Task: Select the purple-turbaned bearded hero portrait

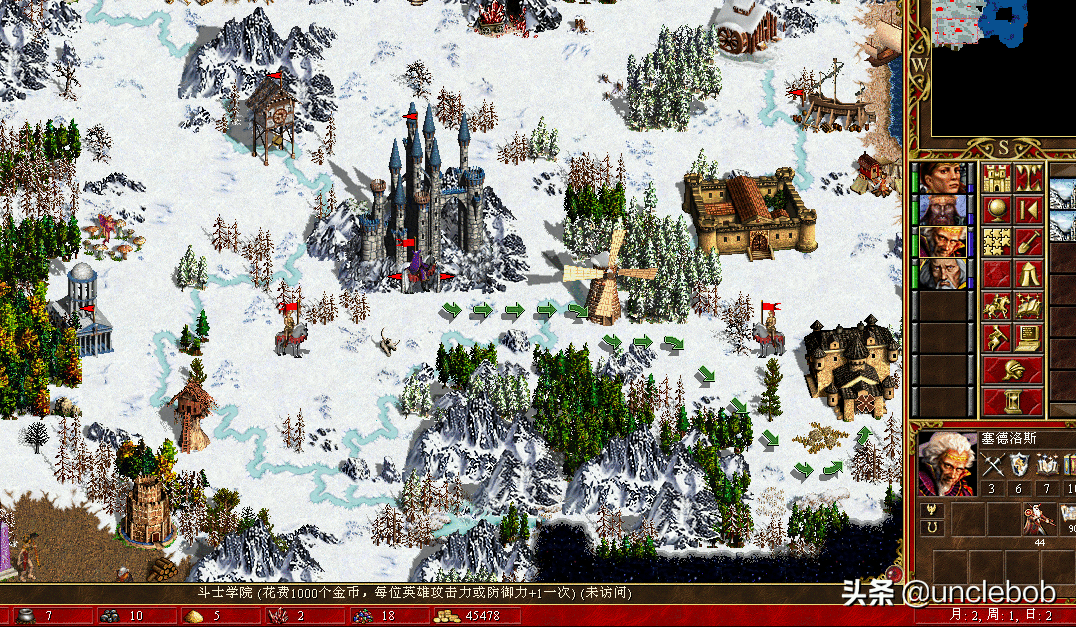Action: pyautogui.click(x=941, y=210)
